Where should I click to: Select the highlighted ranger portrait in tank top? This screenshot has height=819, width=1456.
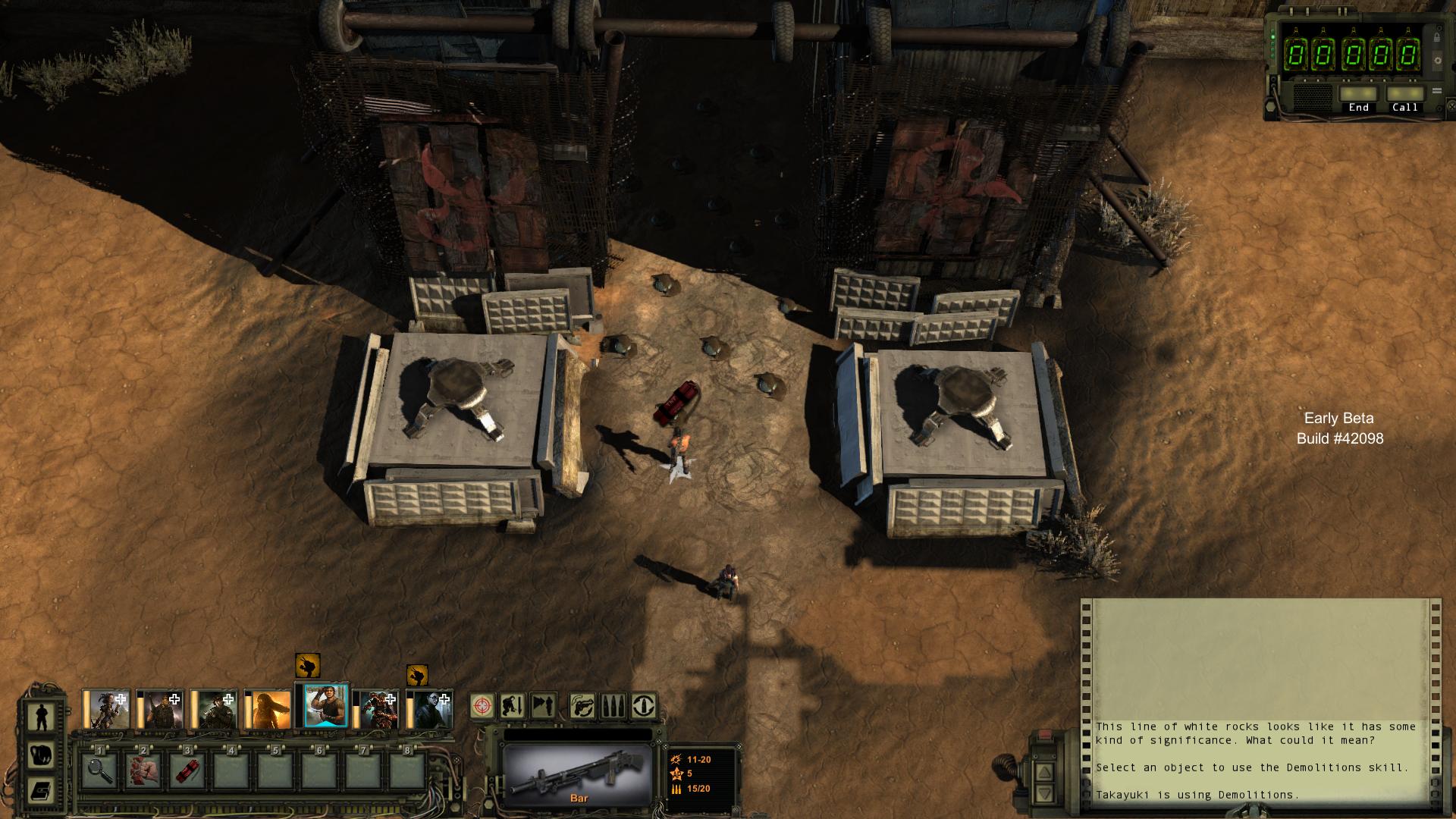tap(326, 706)
